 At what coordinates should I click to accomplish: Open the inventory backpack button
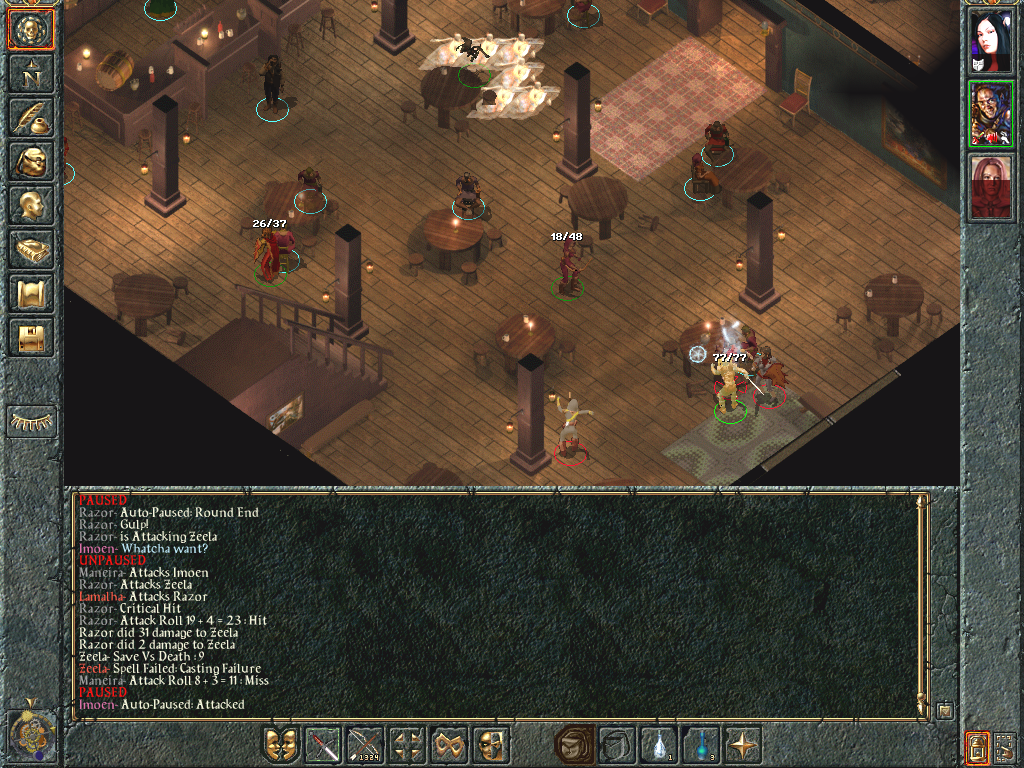pos(31,161)
